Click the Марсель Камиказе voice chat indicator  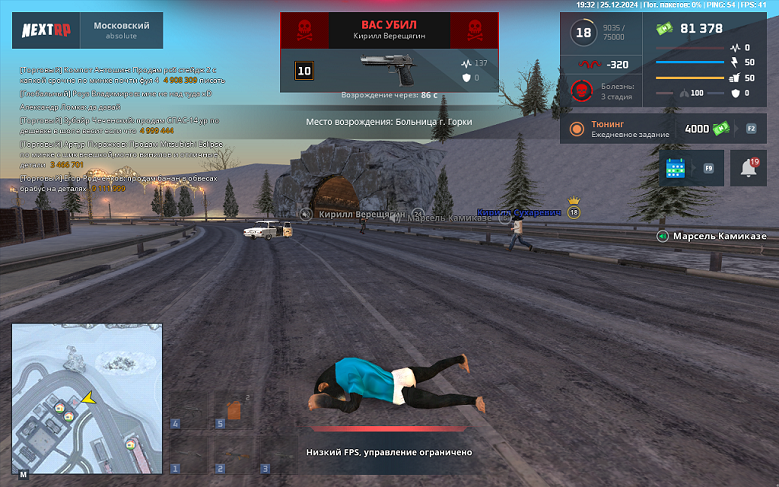[x=661, y=236]
